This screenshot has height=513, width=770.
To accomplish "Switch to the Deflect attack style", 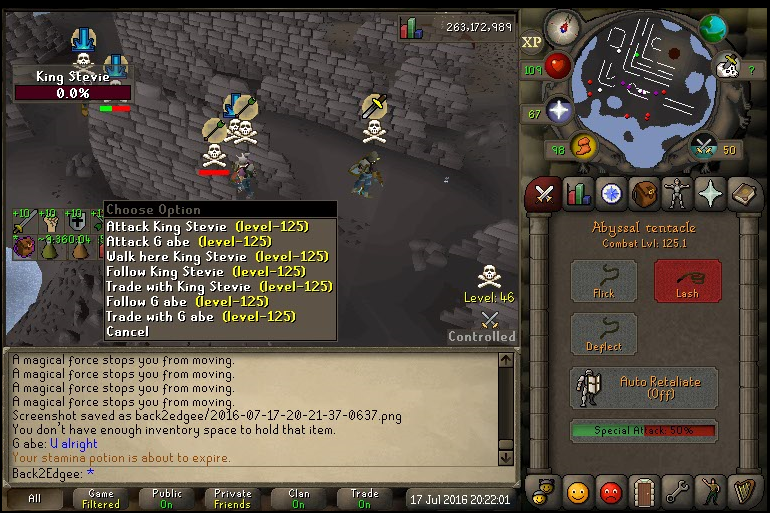I will pyautogui.click(x=603, y=334).
